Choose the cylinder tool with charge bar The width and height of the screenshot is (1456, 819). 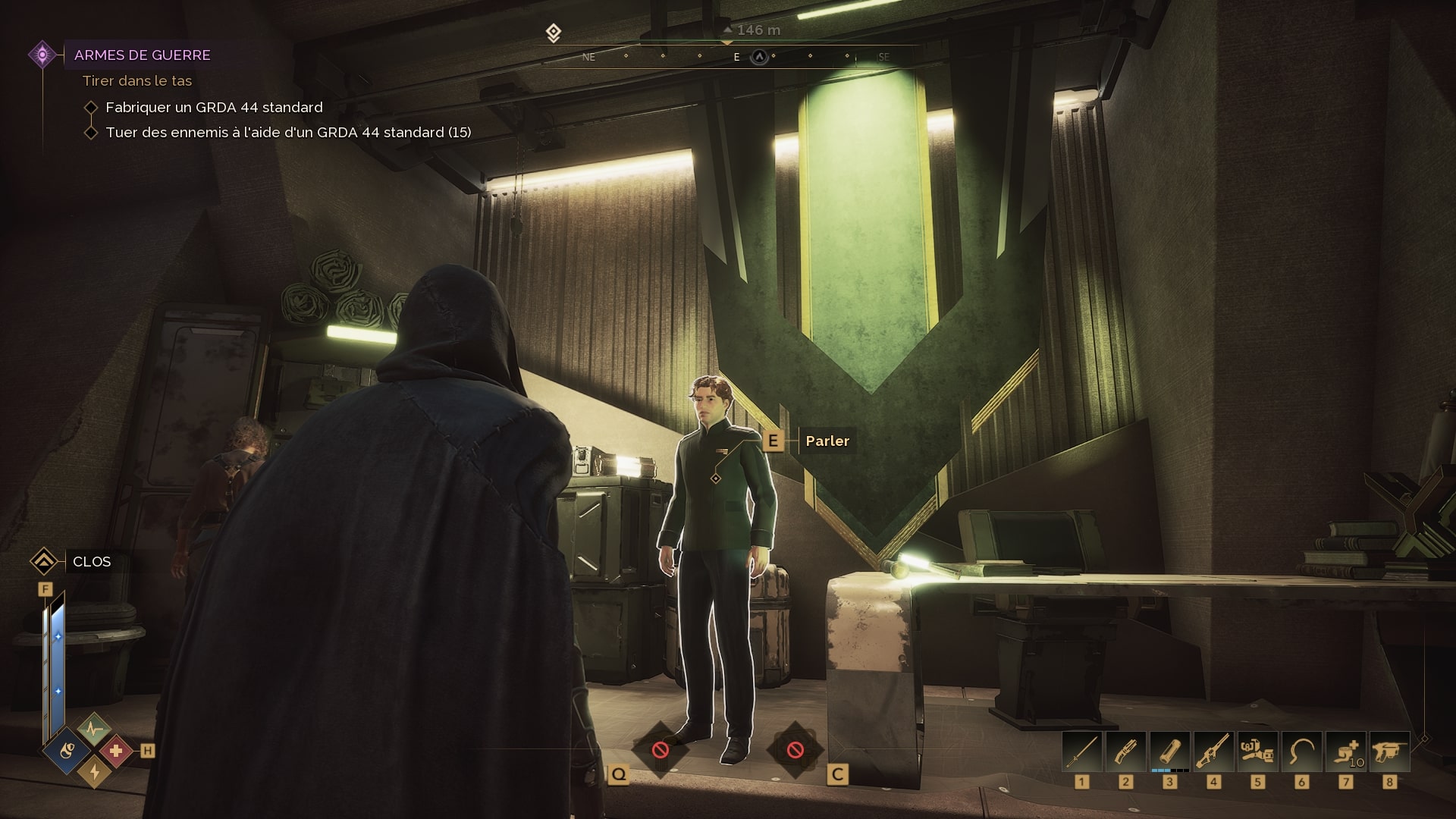click(x=1169, y=752)
